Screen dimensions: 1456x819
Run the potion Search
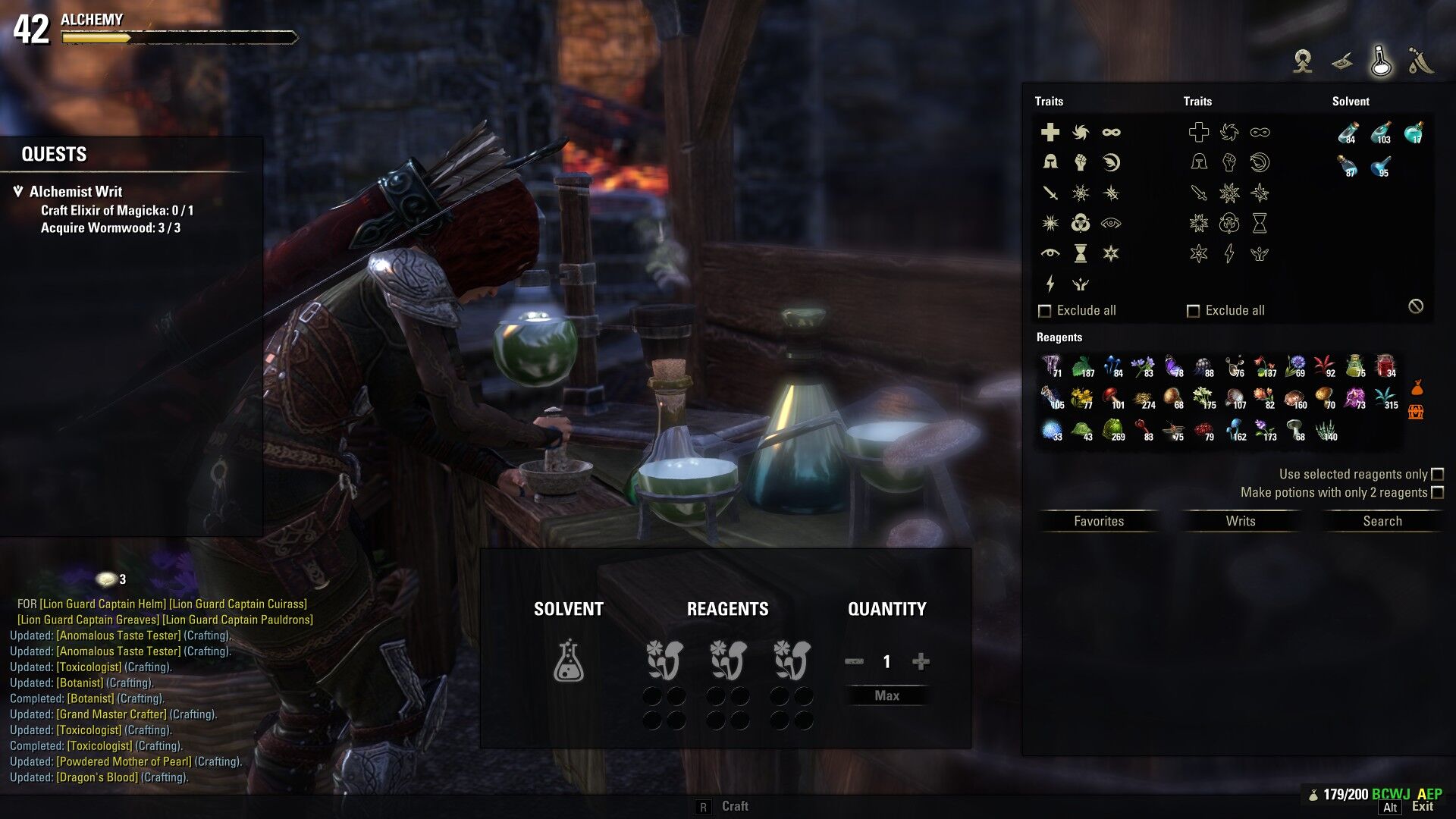pos(1382,521)
